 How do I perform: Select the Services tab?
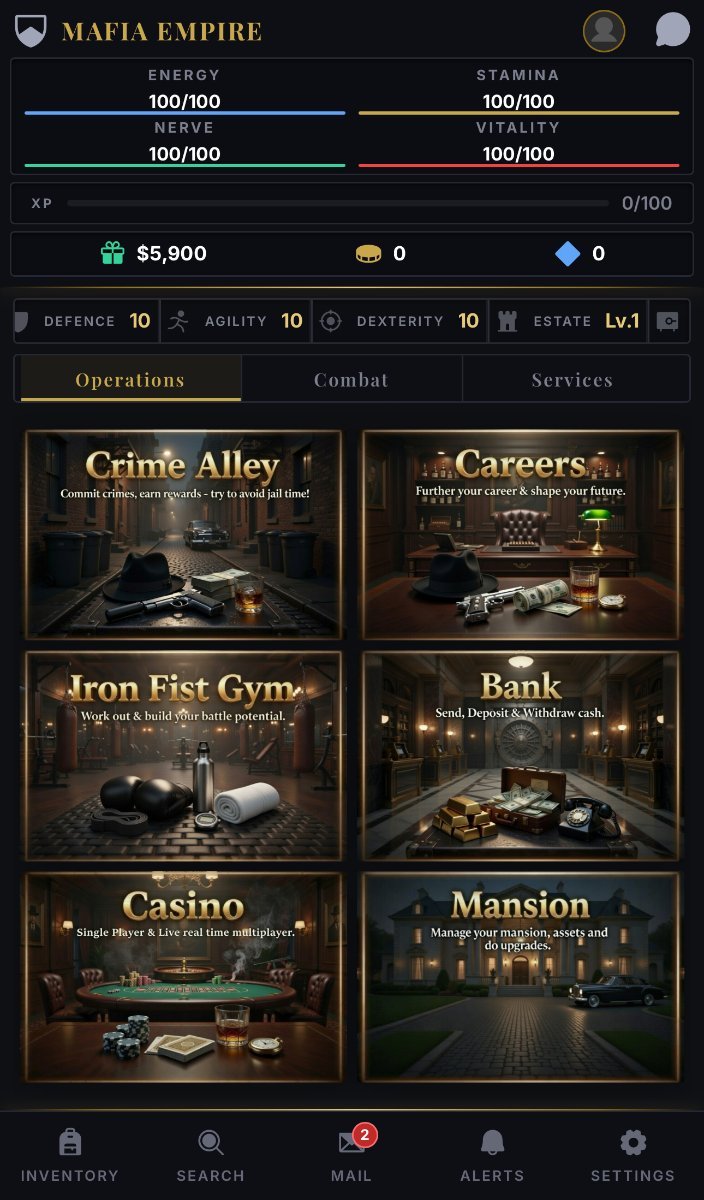click(572, 380)
